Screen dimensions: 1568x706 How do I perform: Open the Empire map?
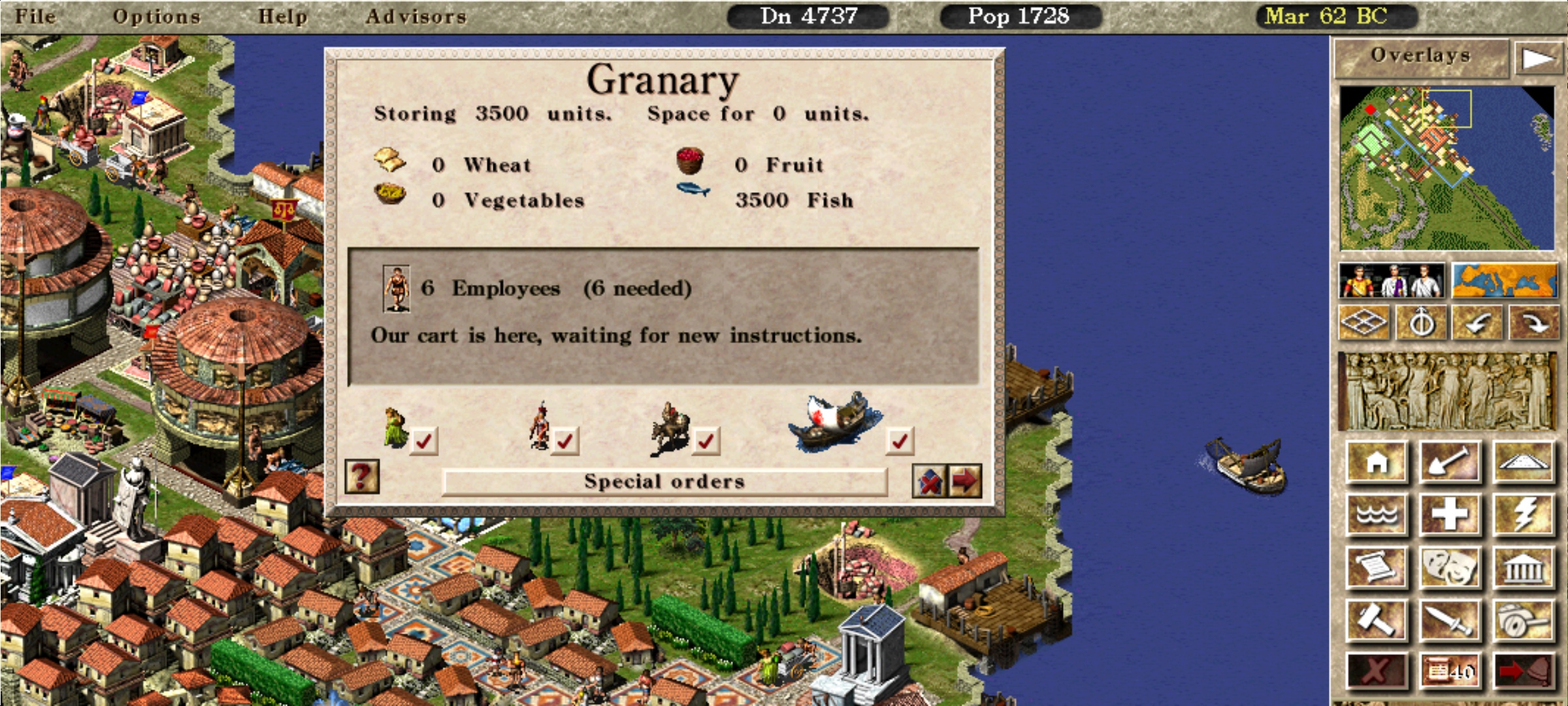[x=1505, y=281]
